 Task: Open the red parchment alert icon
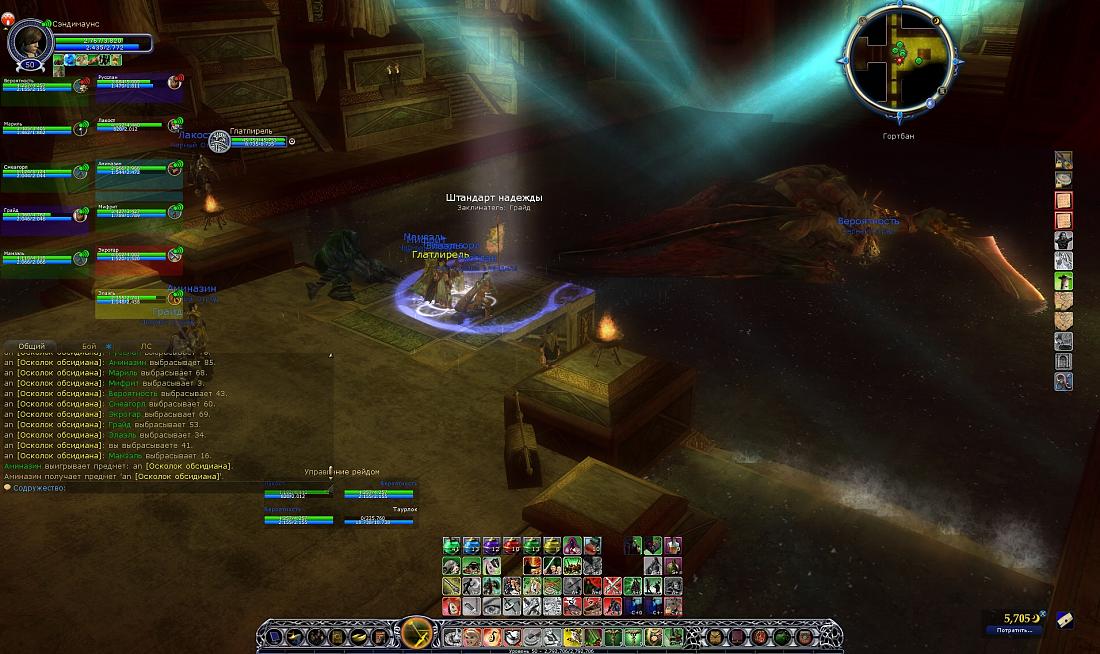coord(1064,200)
